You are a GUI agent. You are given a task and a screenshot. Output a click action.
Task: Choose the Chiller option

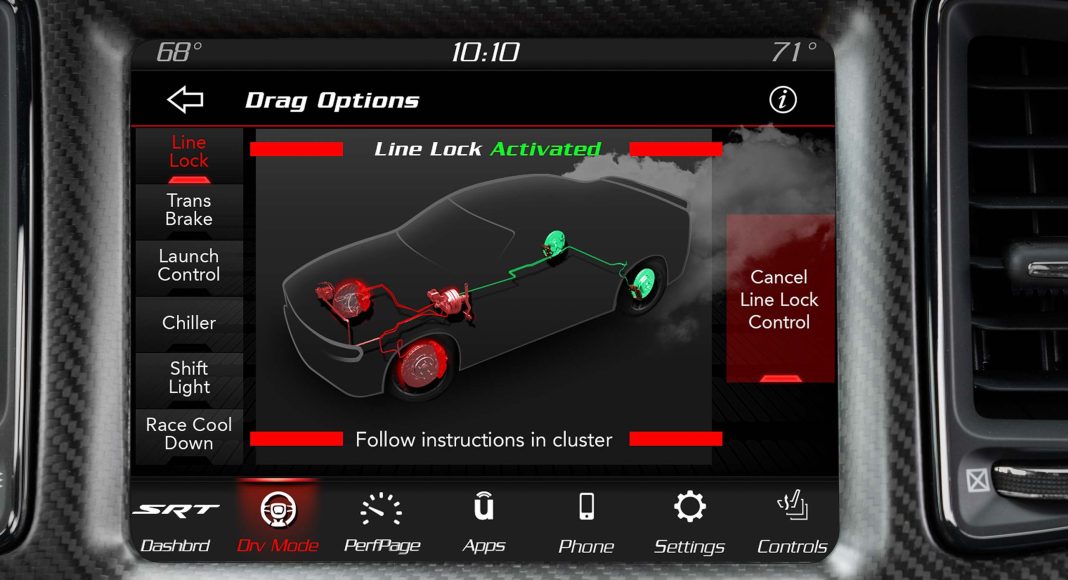[189, 323]
